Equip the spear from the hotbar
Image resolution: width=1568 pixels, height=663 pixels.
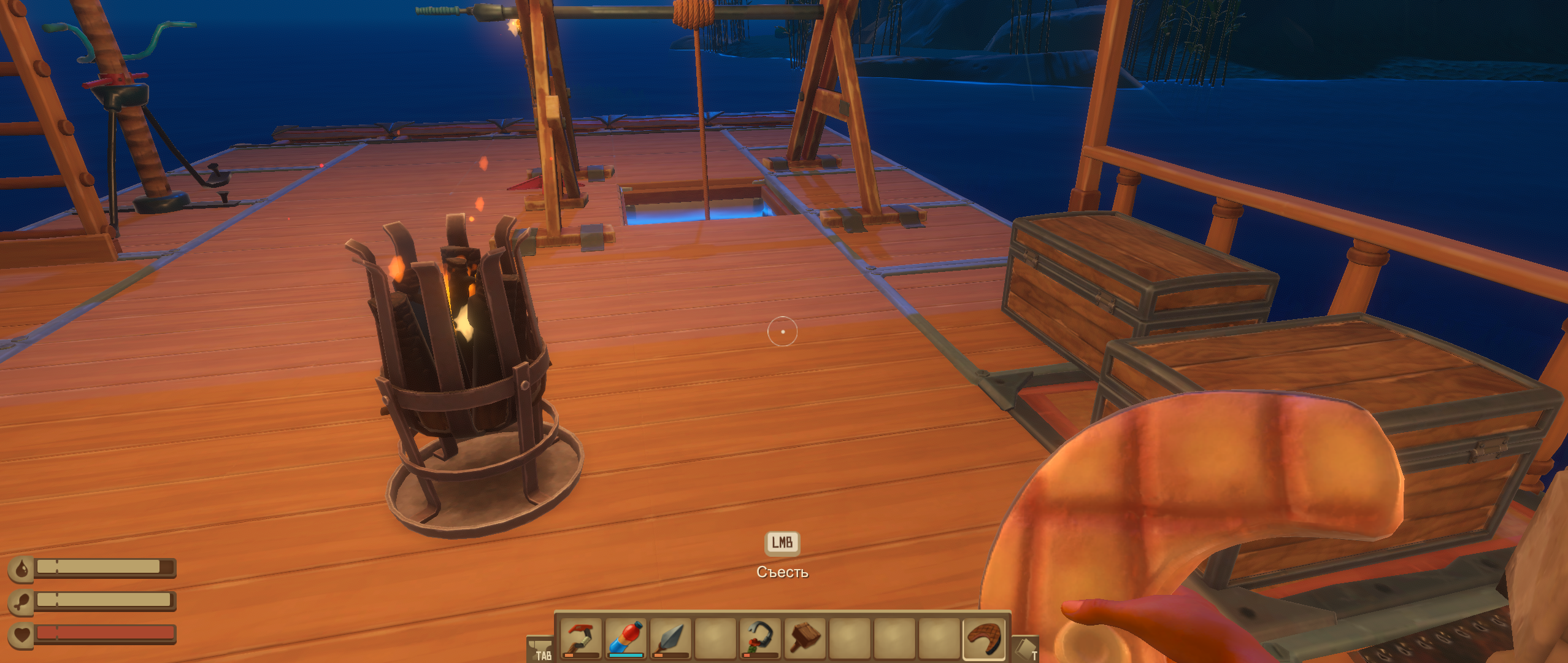pyautogui.click(x=670, y=638)
